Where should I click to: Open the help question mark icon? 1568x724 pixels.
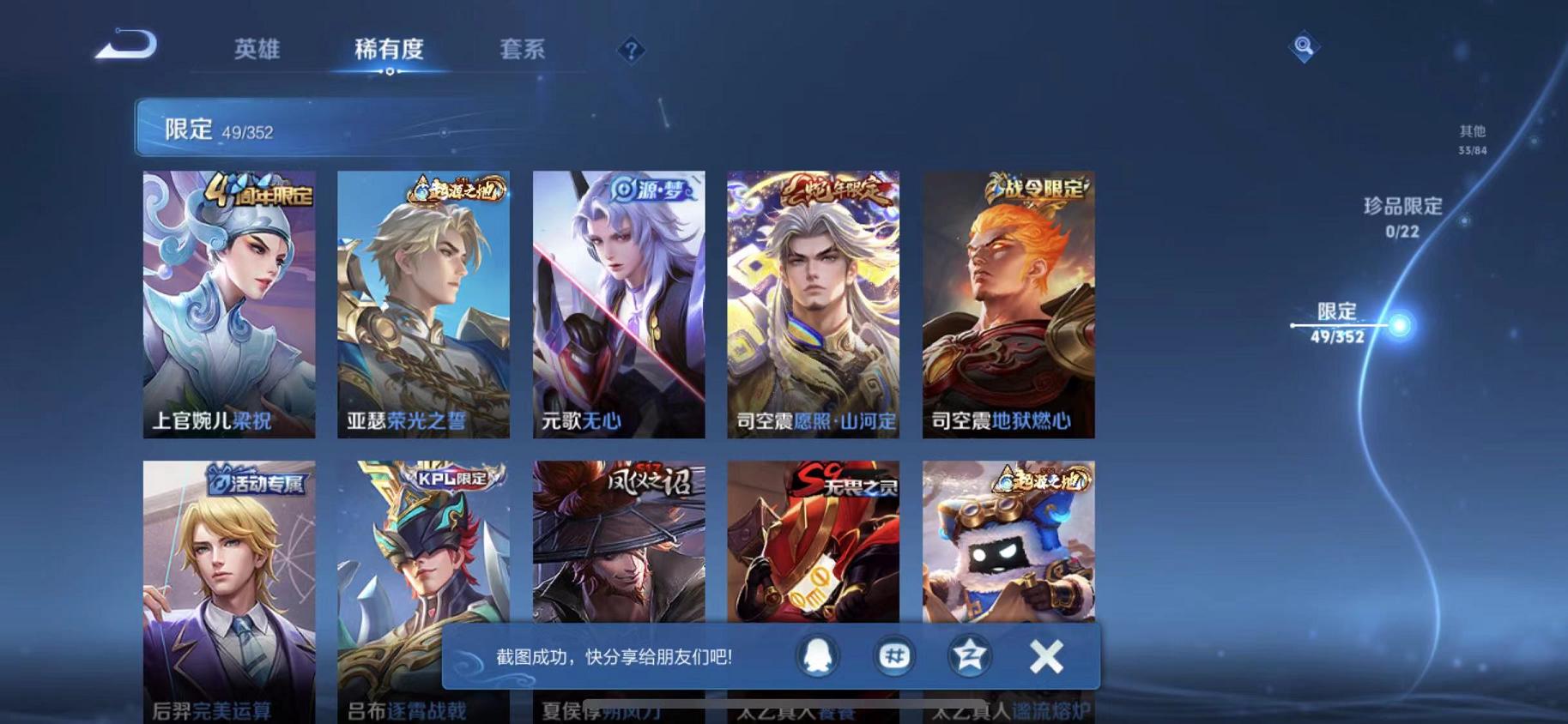(630, 50)
